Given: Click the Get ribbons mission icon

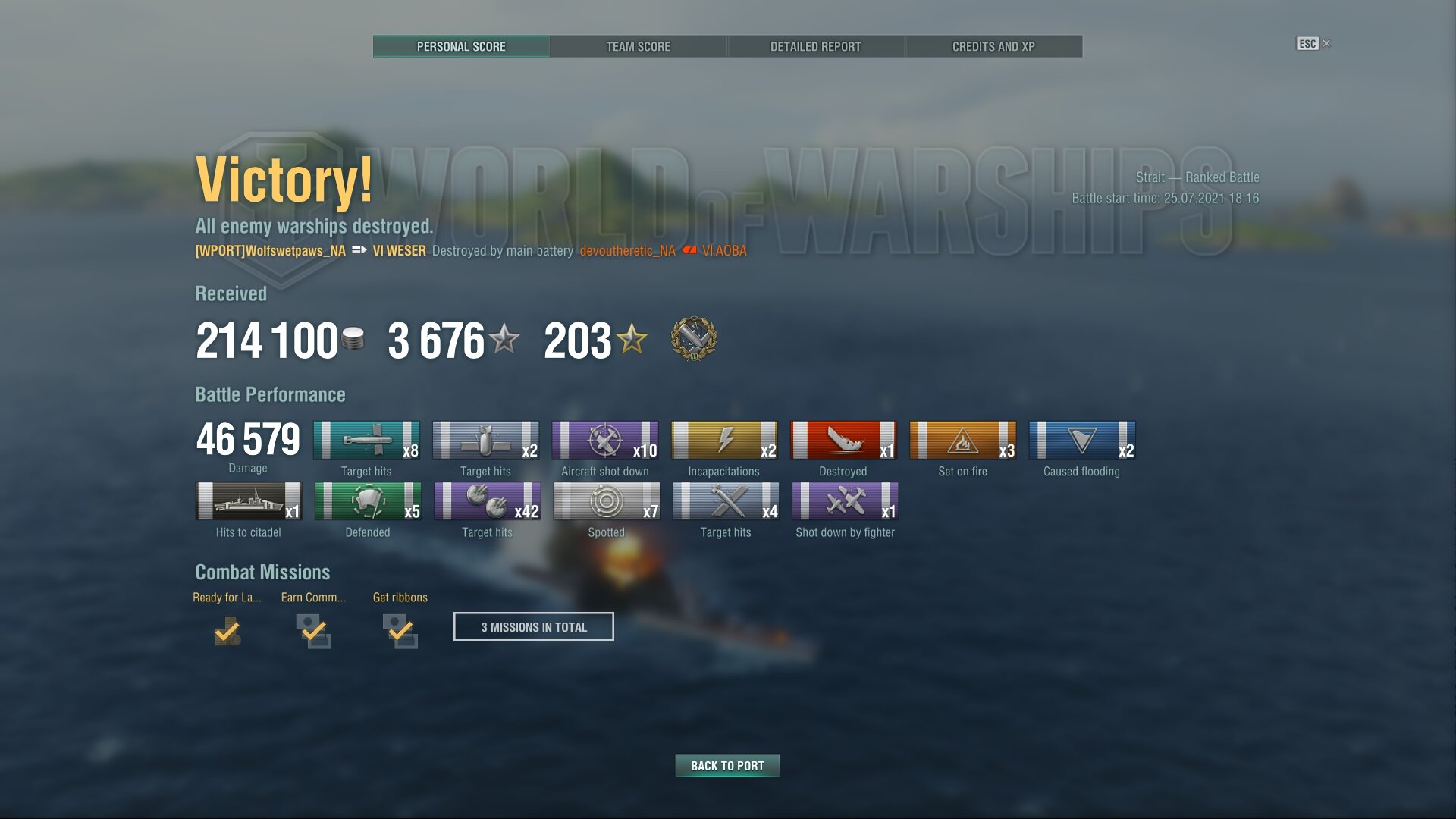Looking at the screenshot, I should coord(400,631).
